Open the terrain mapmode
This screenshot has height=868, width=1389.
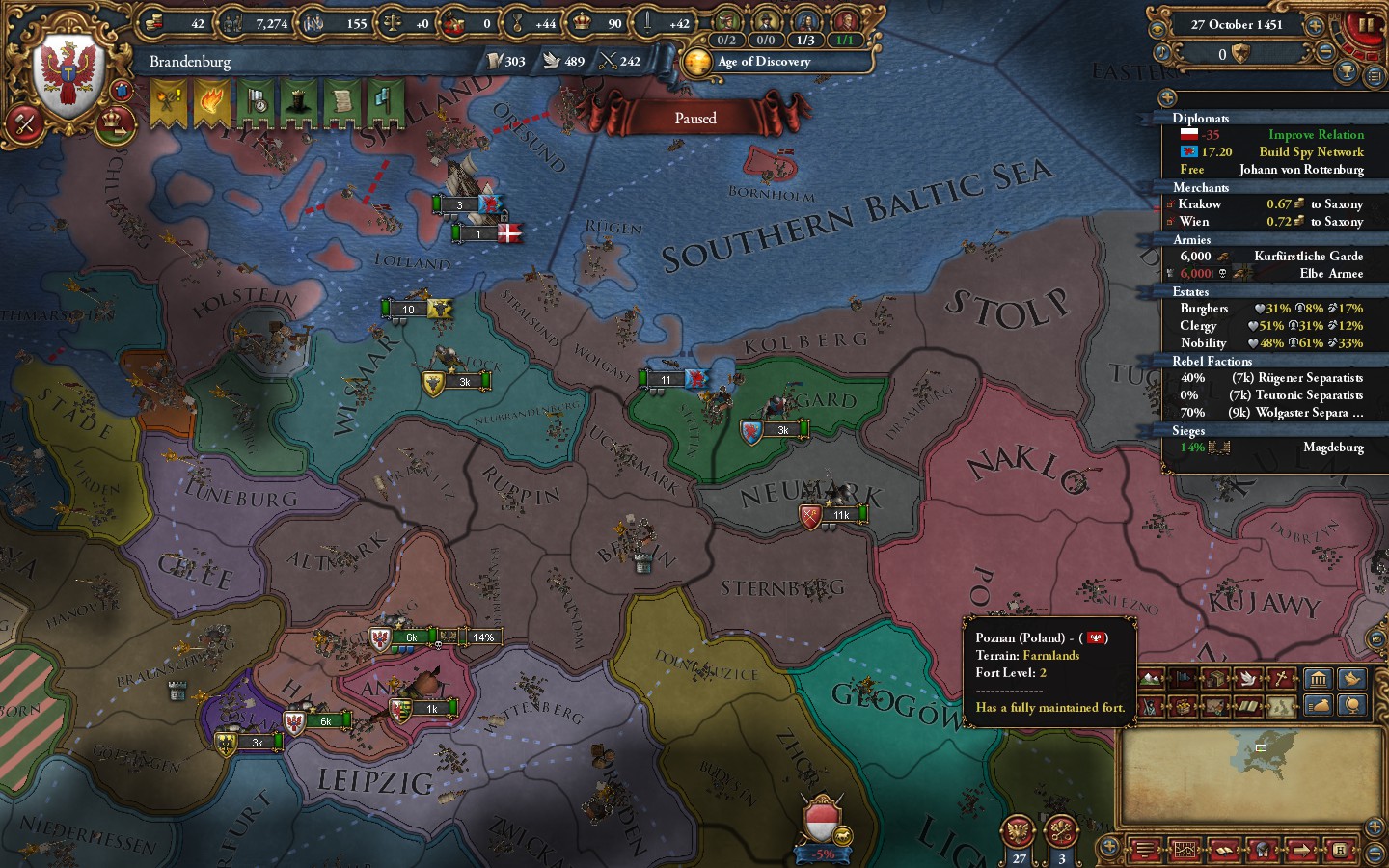(1150, 678)
